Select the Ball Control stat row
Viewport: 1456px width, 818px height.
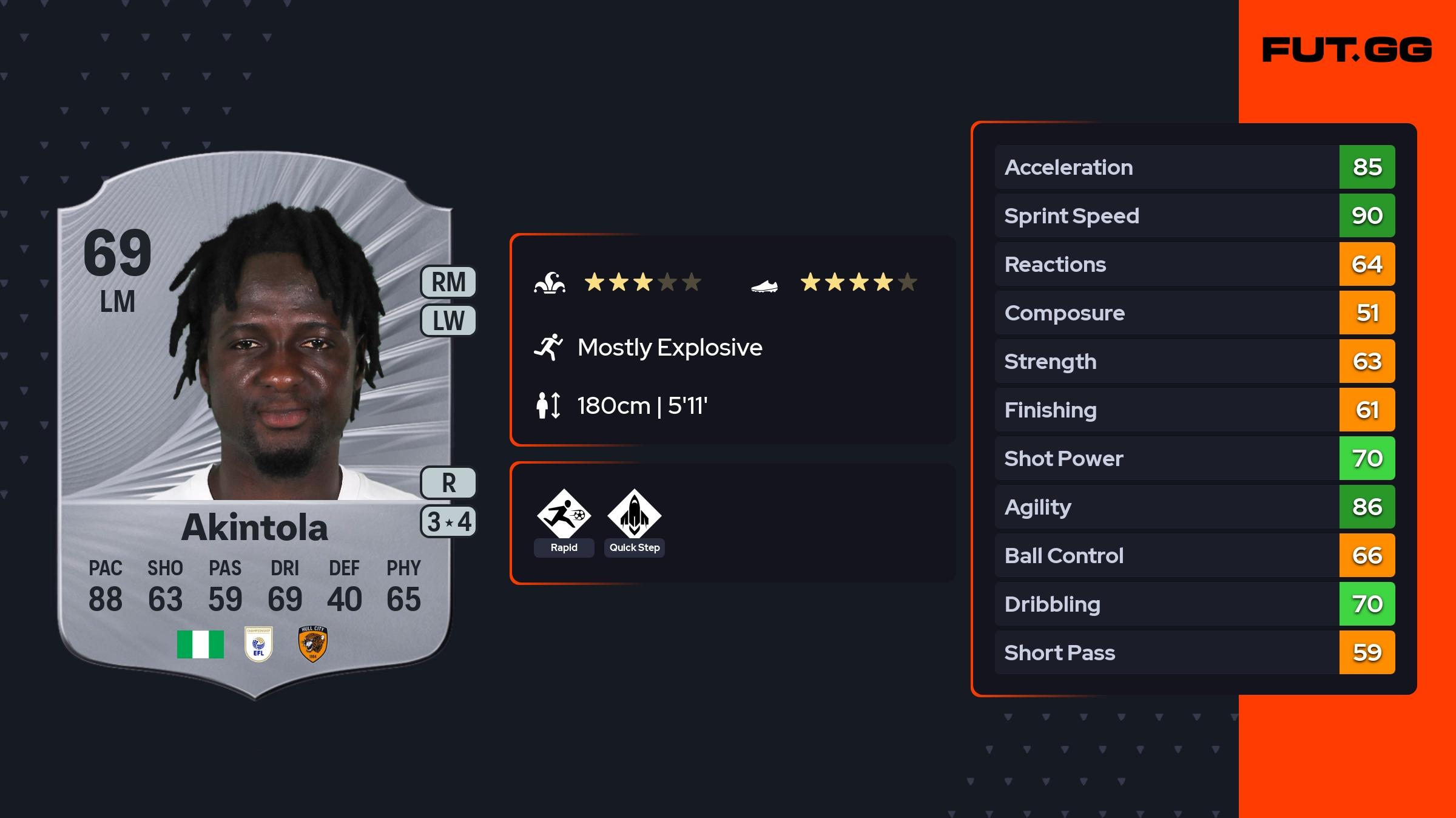click(x=1194, y=555)
